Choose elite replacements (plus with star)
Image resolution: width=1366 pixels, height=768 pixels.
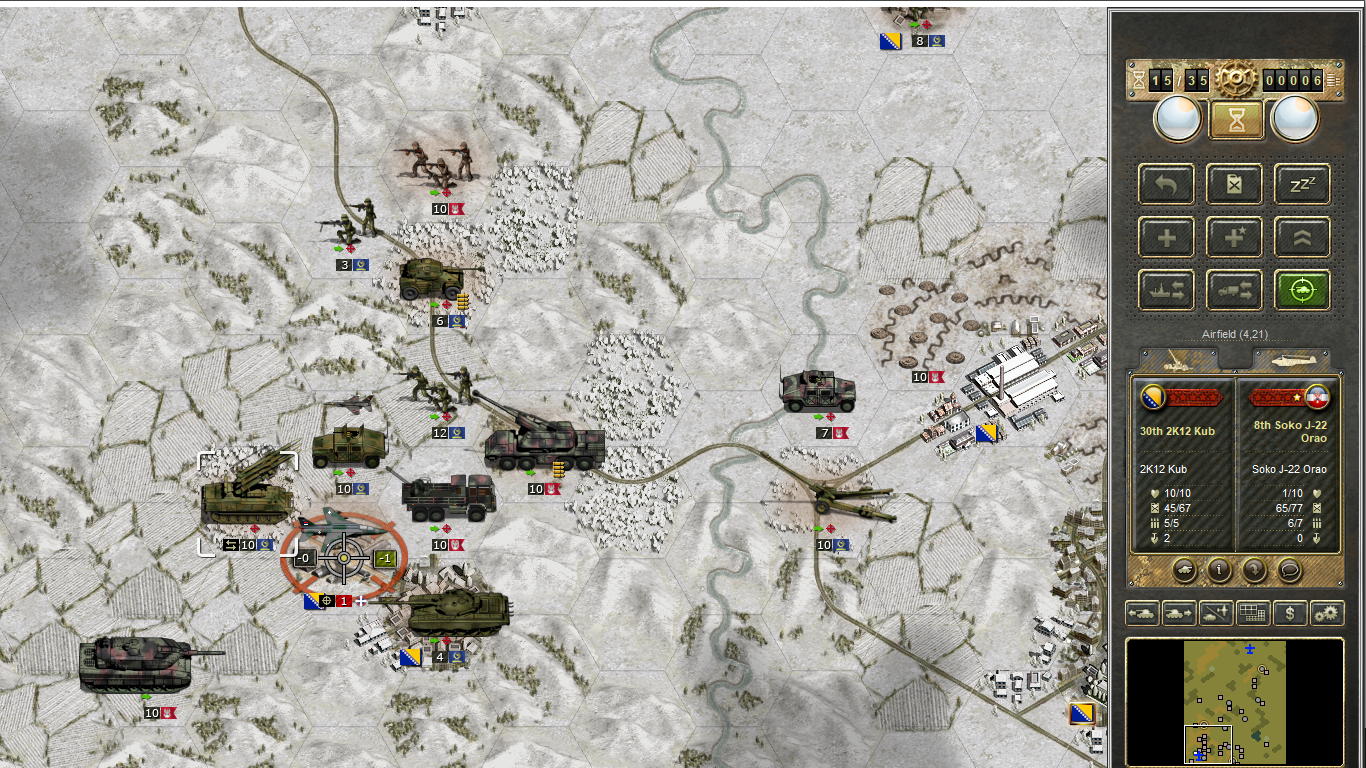coord(1234,237)
